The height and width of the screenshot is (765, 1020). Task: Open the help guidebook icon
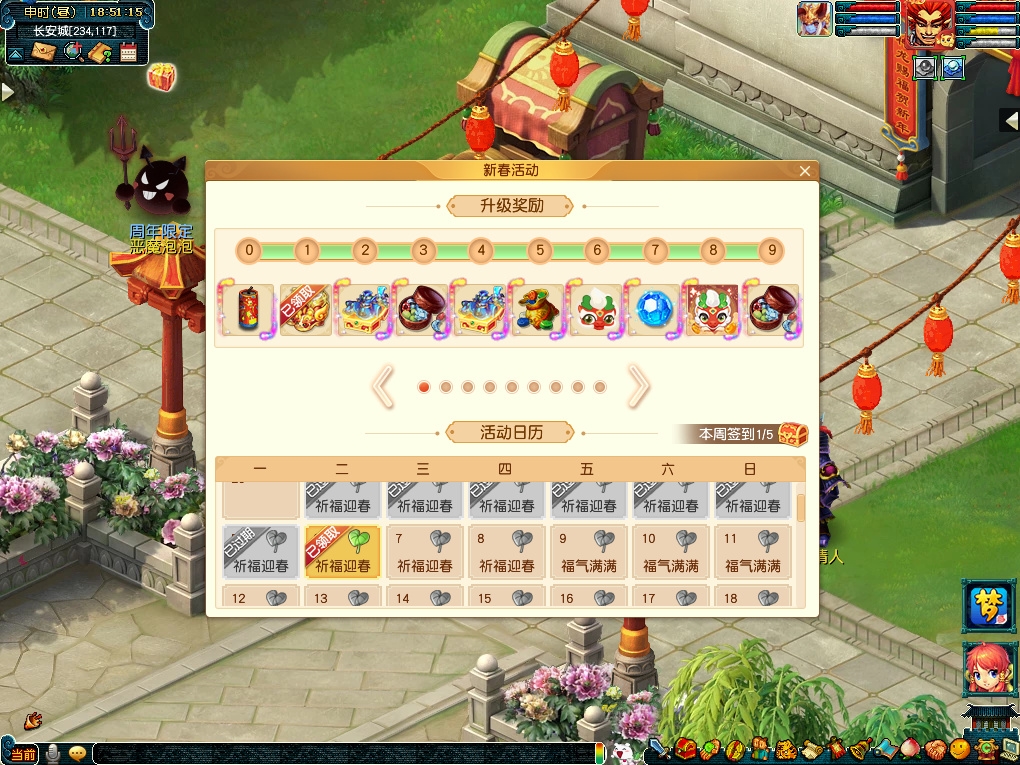pyautogui.click(x=100, y=52)
